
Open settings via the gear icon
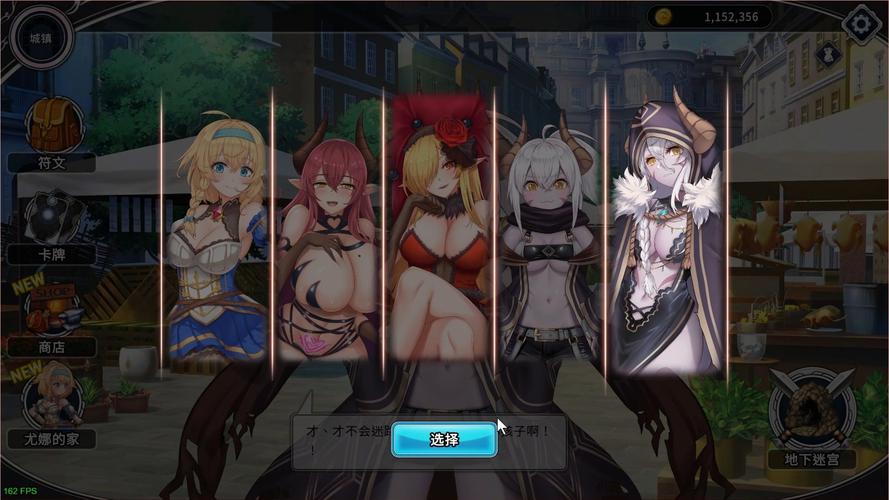click(863, 25)
